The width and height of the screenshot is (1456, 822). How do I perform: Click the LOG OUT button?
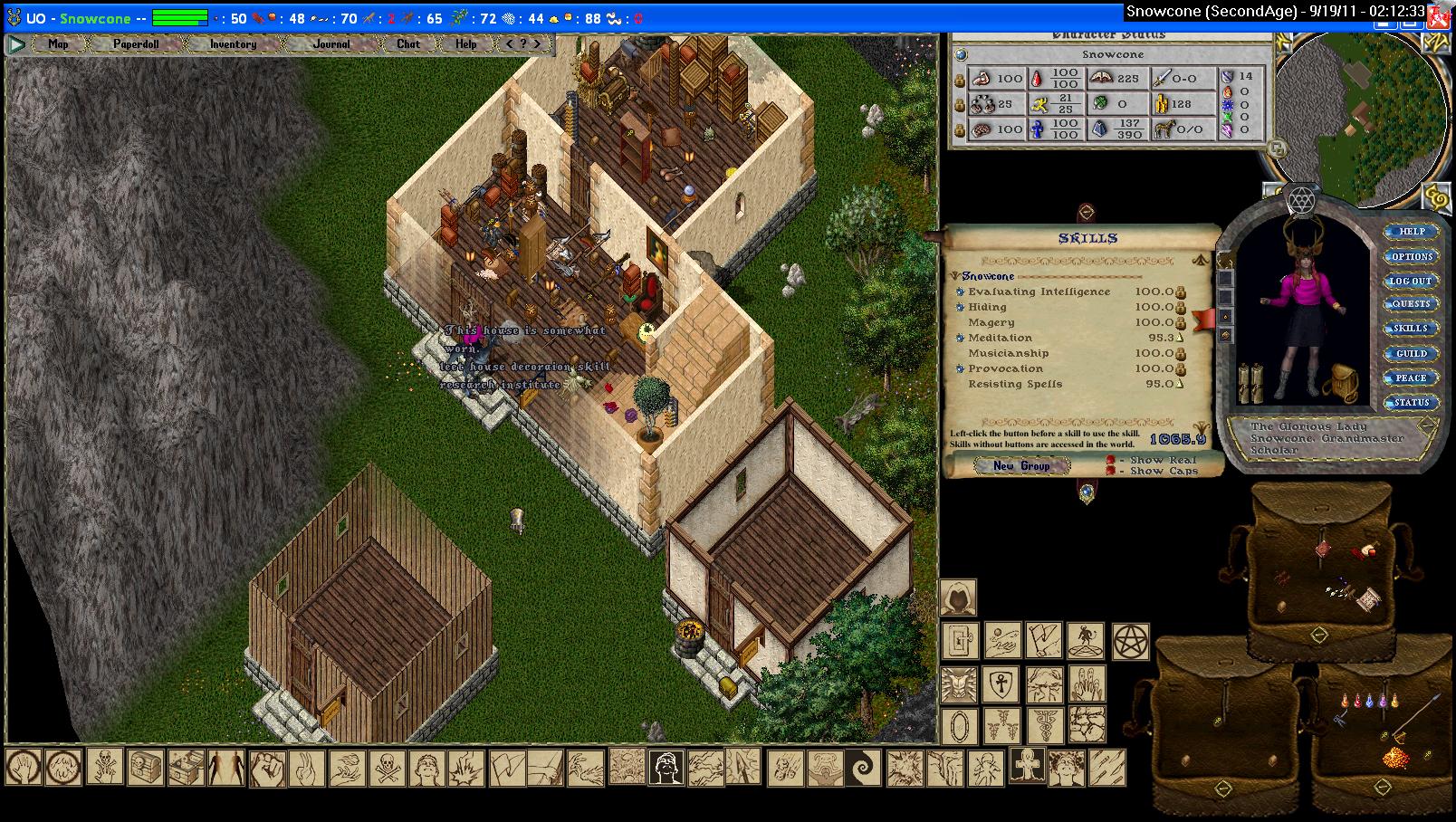[1412, 281]
